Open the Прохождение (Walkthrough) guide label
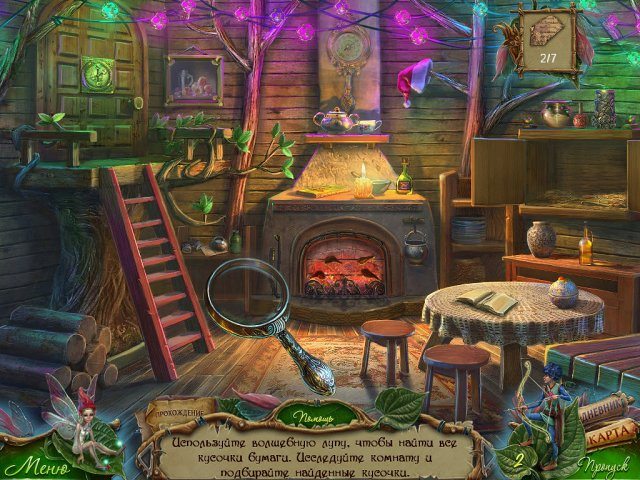This screenshot has height=480, width=640. pos(181,412)
